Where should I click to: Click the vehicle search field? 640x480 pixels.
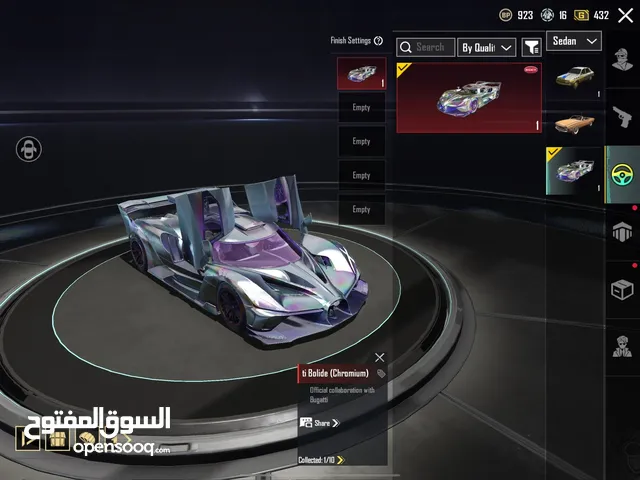click(x=424, y=47)
